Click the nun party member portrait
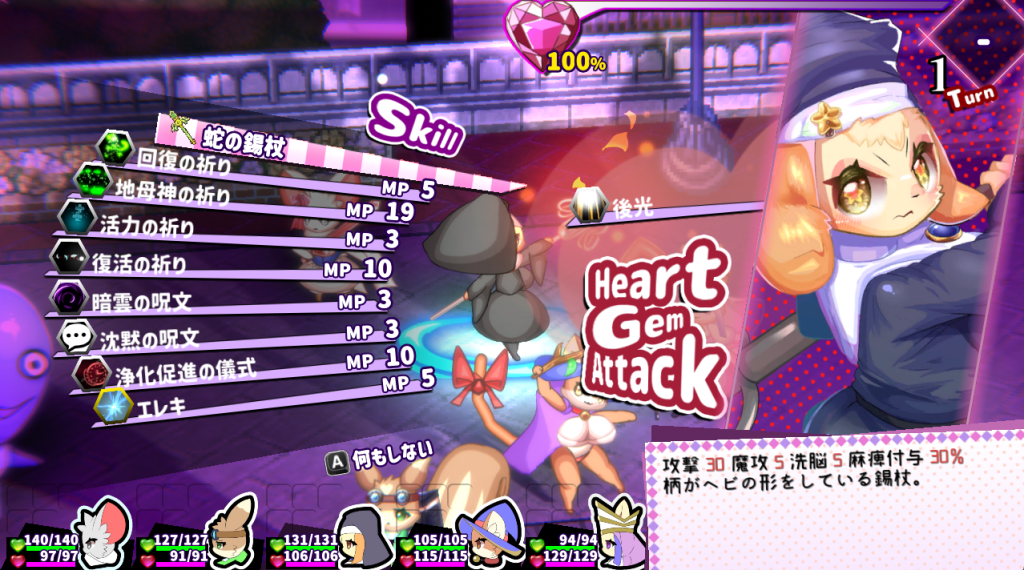The width and height of the screenshot is (1024, 570). tap(356, 532)
